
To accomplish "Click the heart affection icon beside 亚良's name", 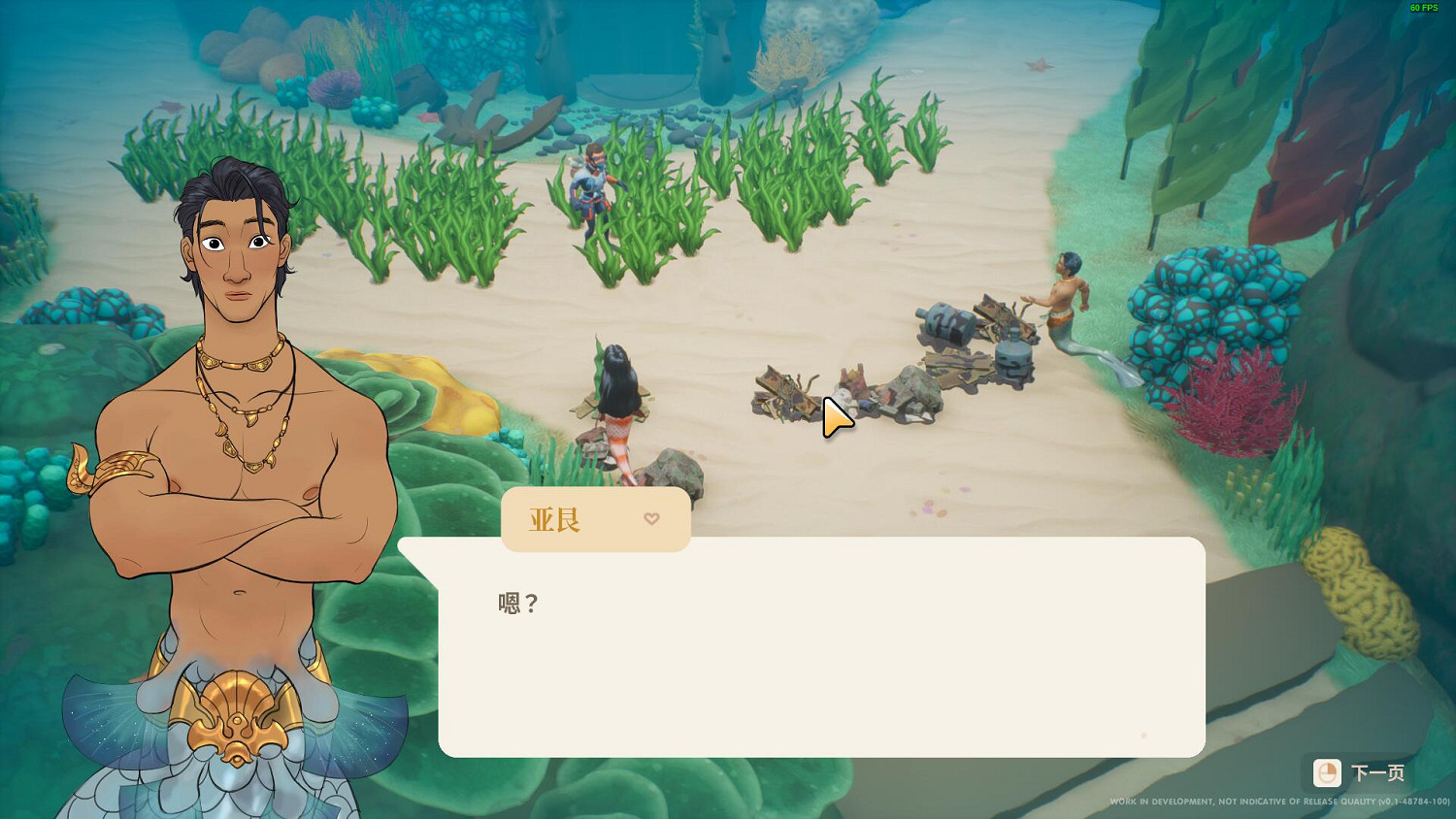I will click(x=651, y=519).
